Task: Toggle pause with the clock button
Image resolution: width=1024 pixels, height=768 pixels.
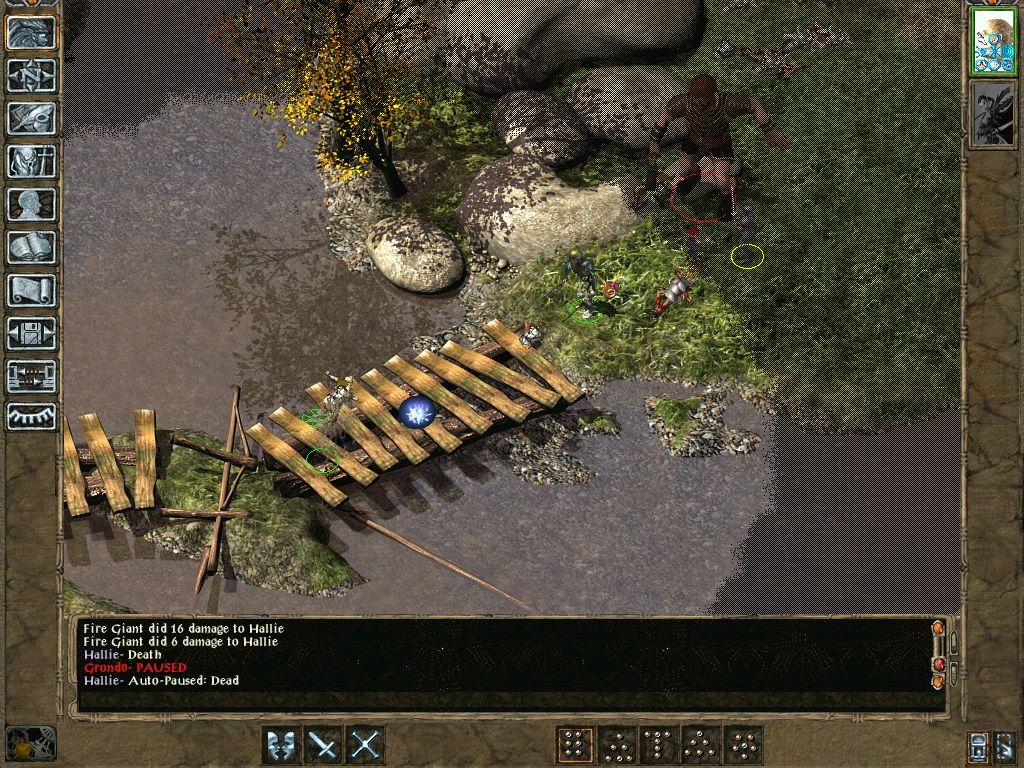Action: [x=29, y=743]
